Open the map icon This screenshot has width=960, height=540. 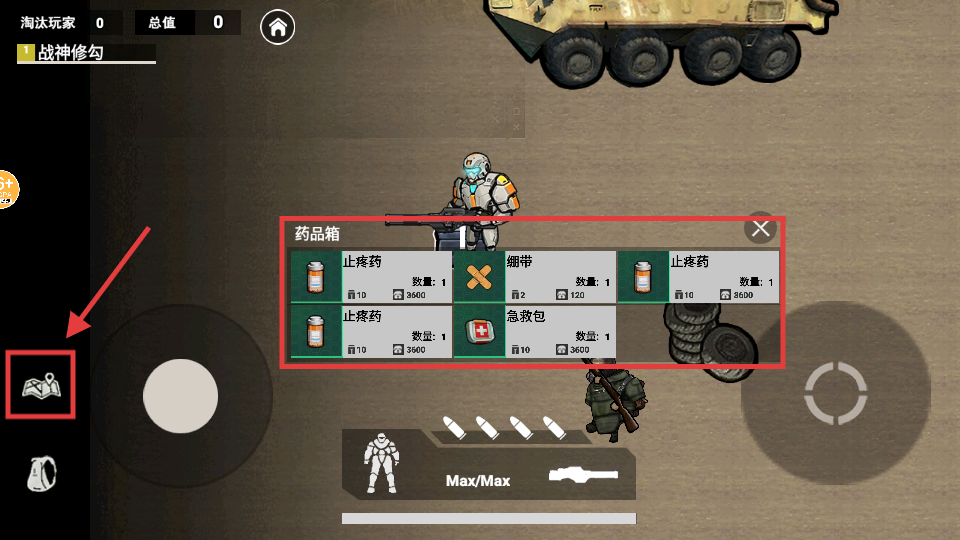42,385
